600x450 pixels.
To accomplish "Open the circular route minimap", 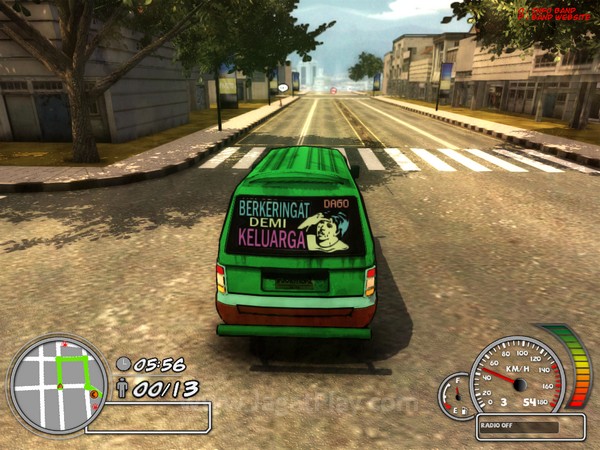I will coord(57,384).
